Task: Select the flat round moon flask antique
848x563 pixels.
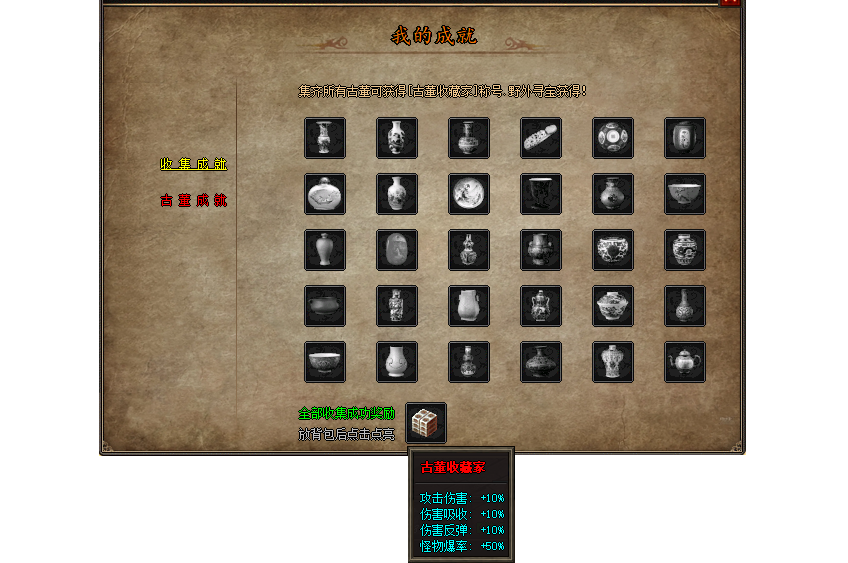Action: click(x=325, y=194)
